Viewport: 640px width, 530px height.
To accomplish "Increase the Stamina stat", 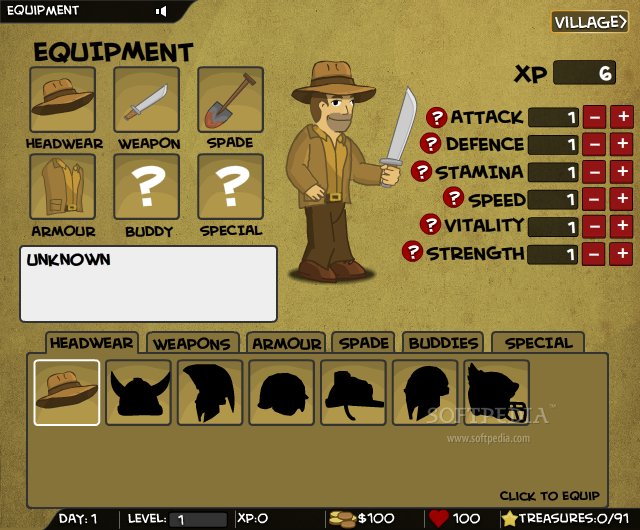I will [x=622, y=172].
